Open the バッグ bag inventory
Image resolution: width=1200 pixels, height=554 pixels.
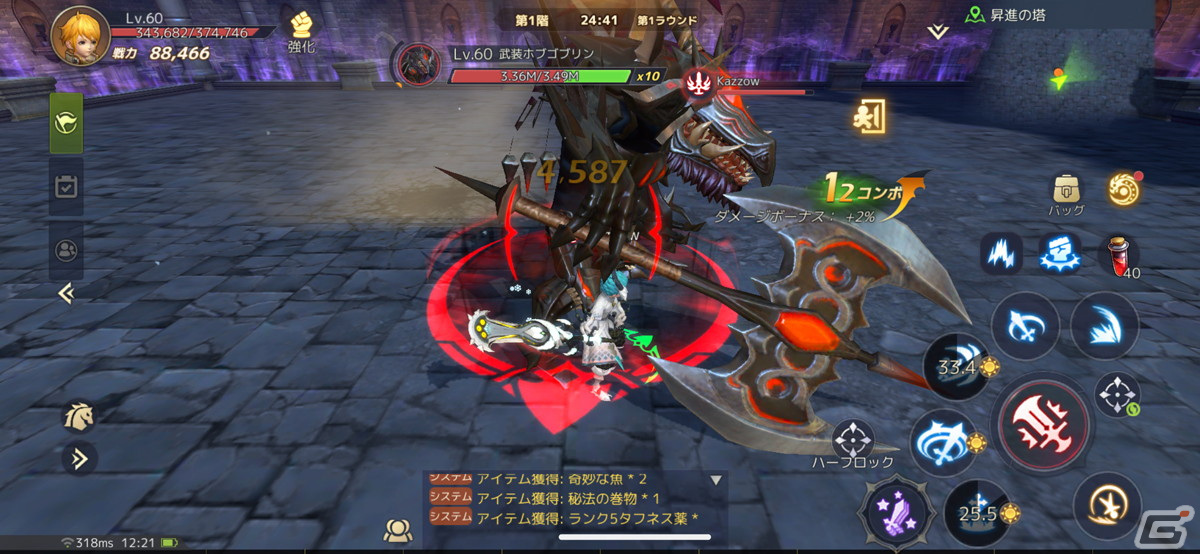pyautogui.click(x=1066, y=189)
